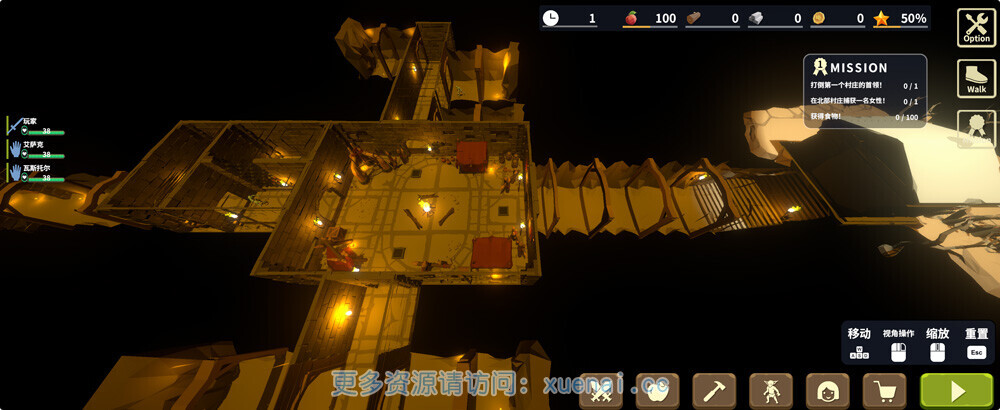Open the shopping cart store
1000x410 pixels.
click(885, 390)
